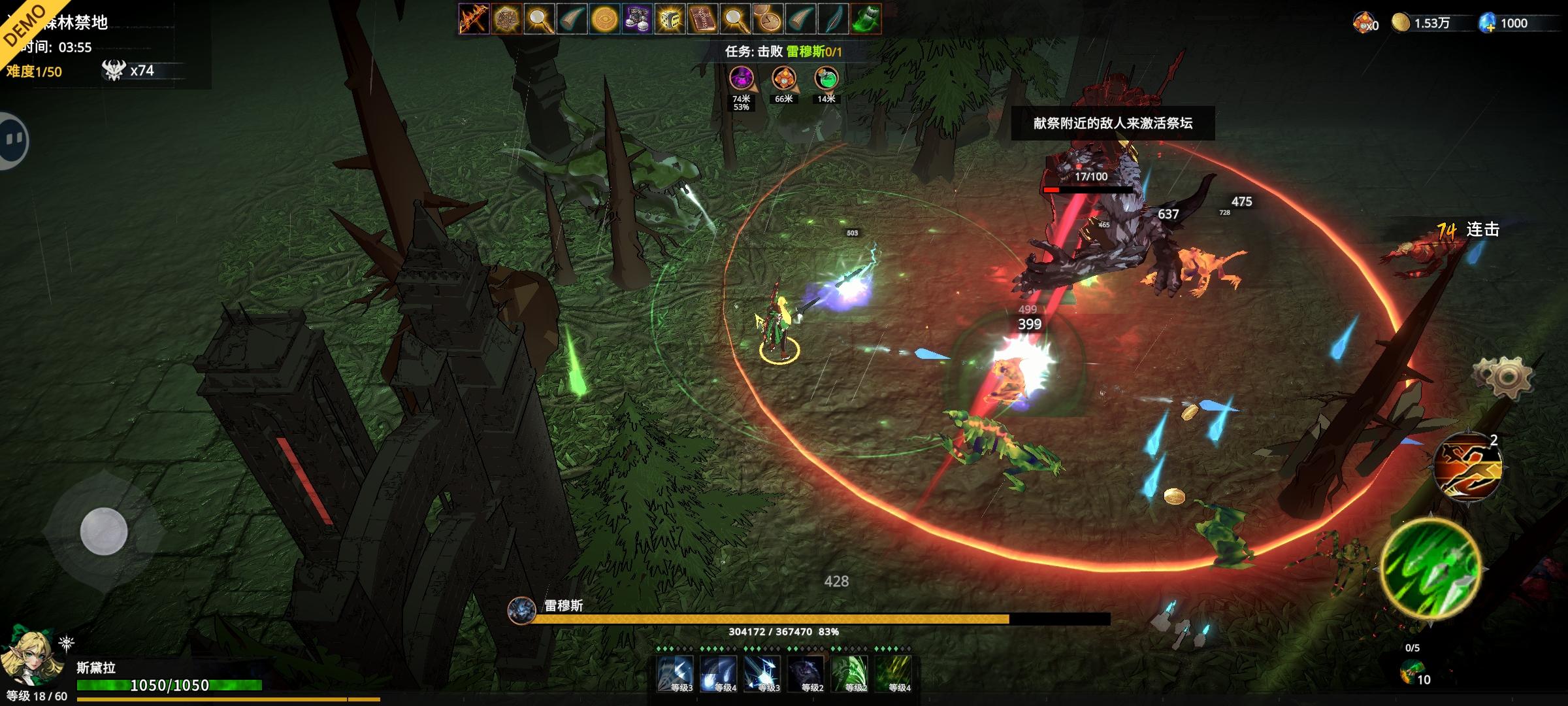
Task: Choose the green gauntlet item slot
Action: click(x=866, y=19)
